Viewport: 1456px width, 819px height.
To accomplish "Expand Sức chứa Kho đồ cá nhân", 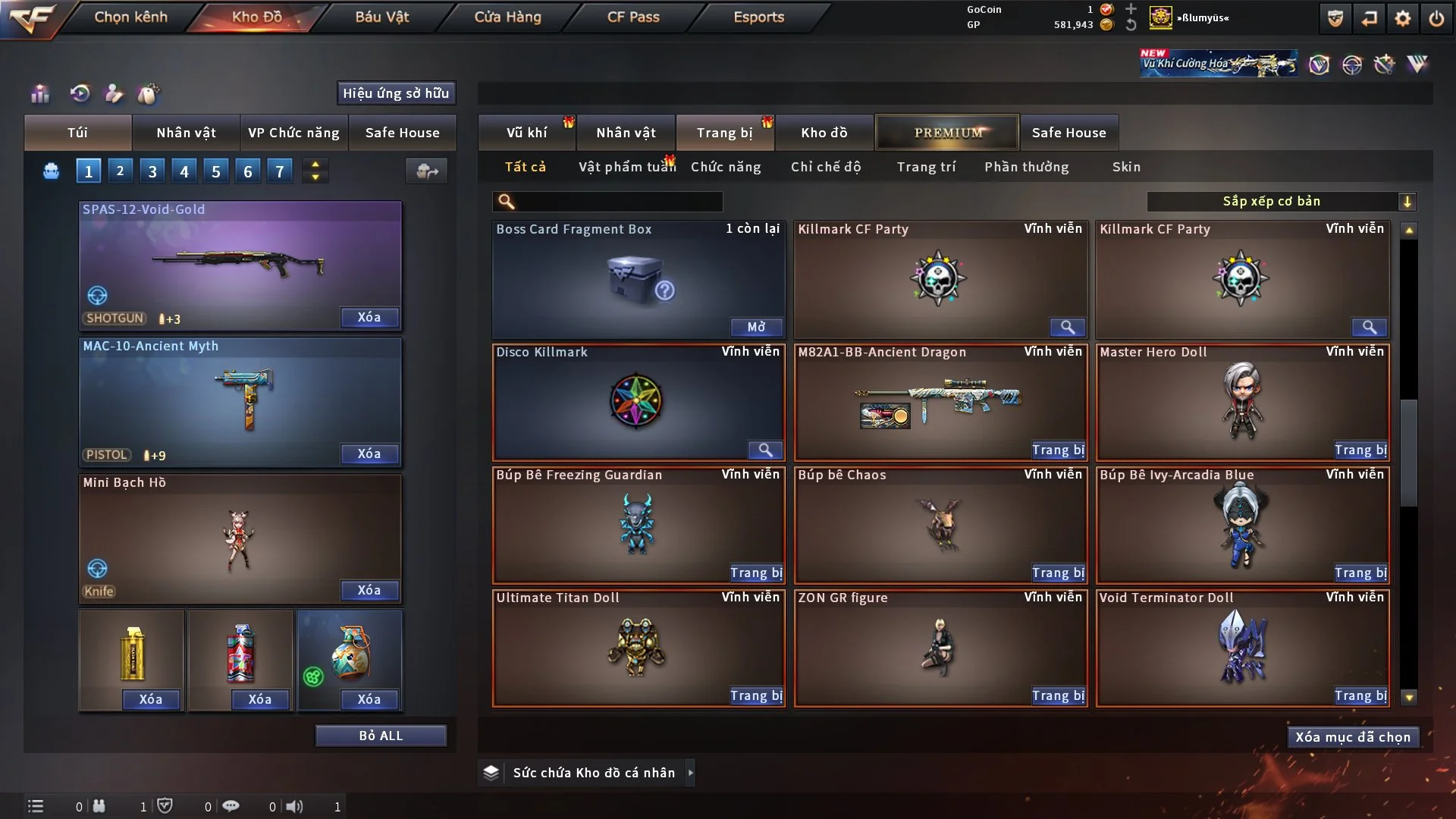I will pyautogui.click(x=690, y=773).
